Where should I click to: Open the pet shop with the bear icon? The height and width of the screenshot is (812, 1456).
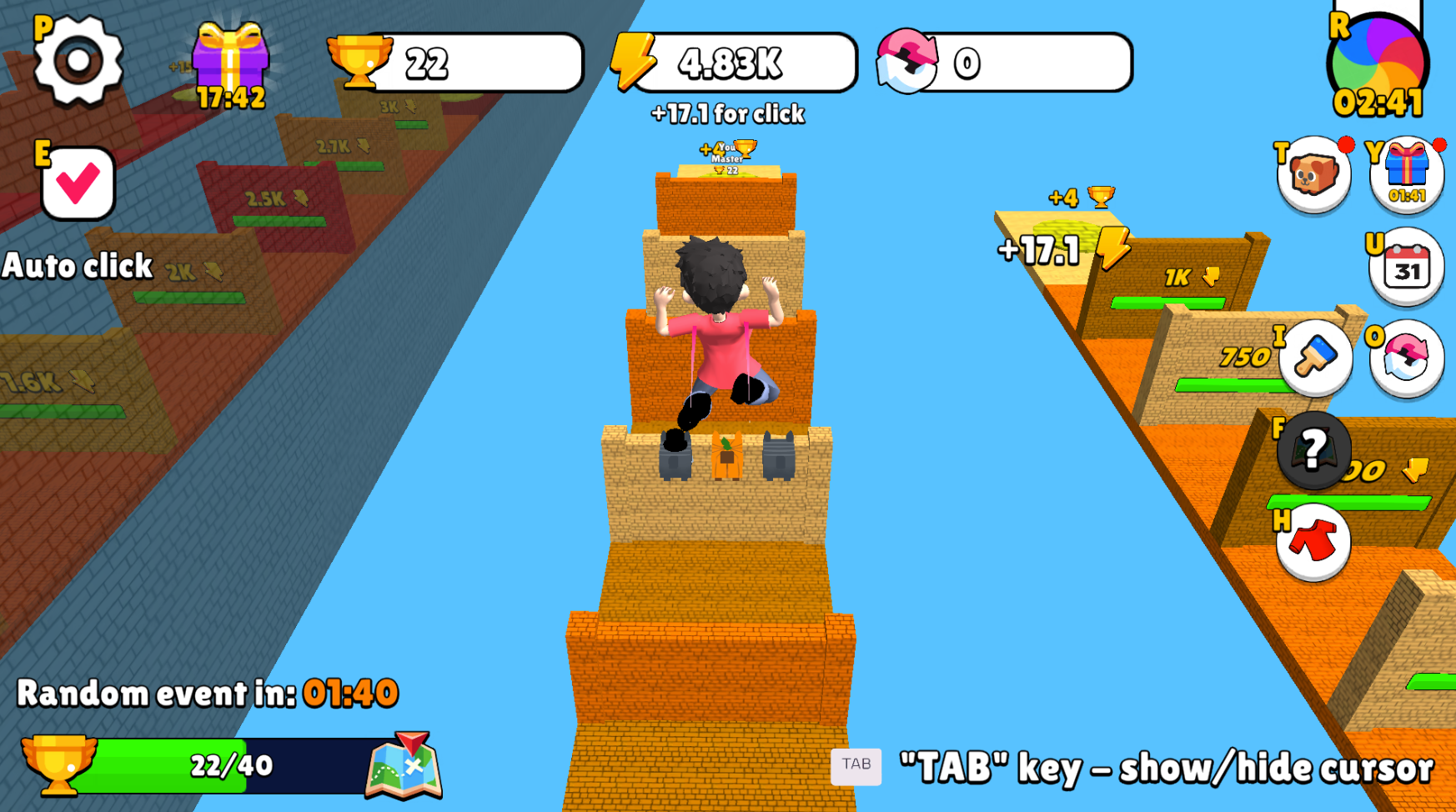coord(1313,173)
